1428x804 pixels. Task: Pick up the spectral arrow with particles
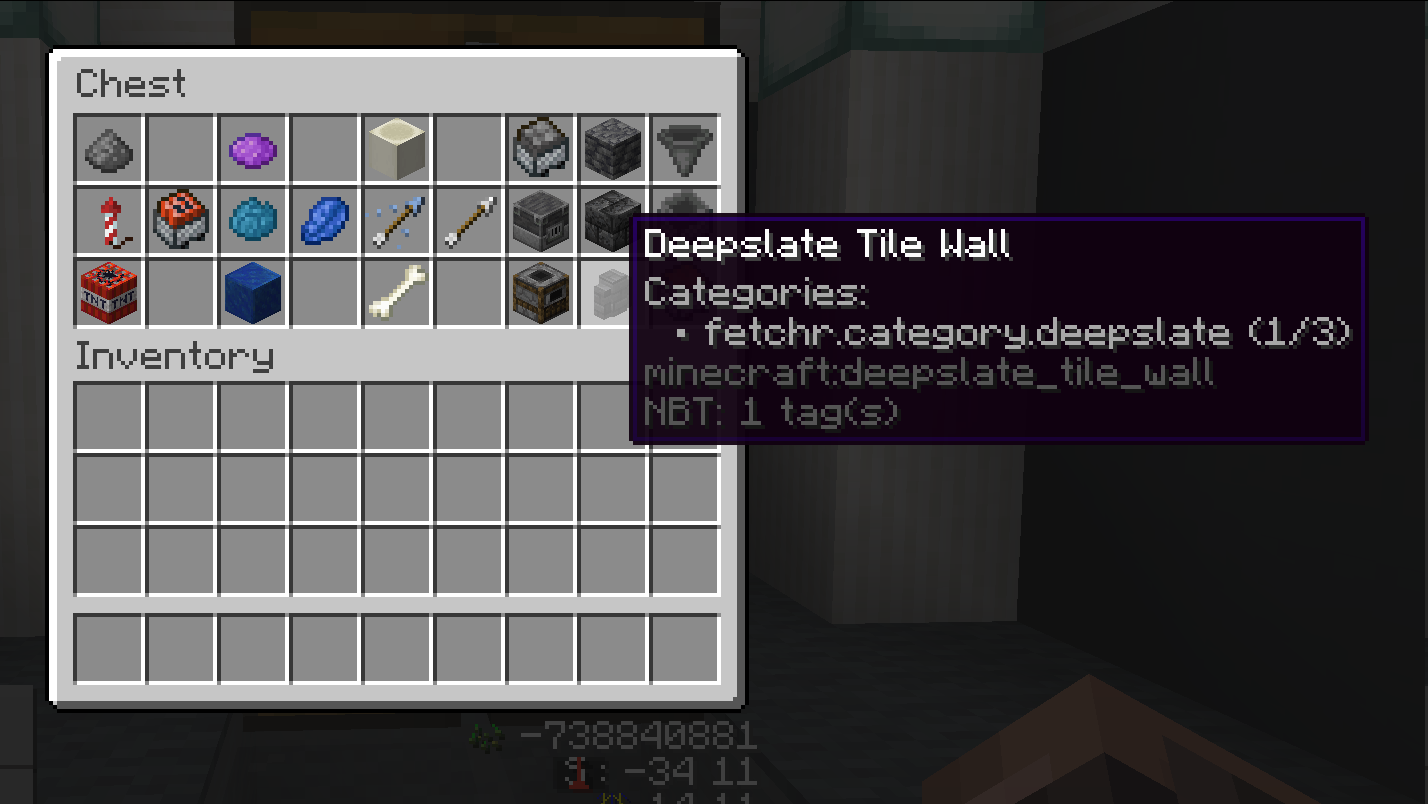[x=397, y=221]
